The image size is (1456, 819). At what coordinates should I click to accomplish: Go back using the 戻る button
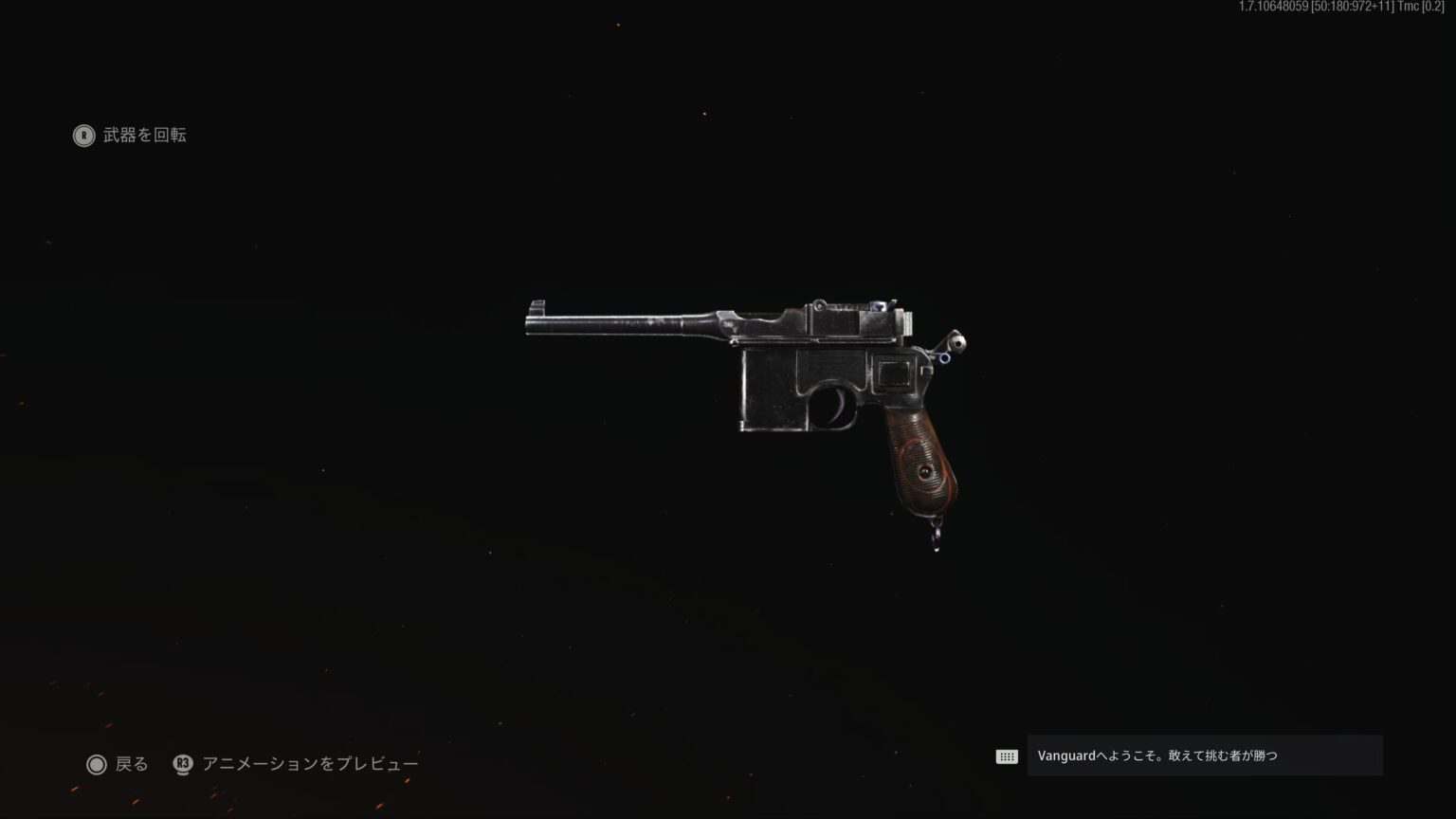[x=118, y=764]
